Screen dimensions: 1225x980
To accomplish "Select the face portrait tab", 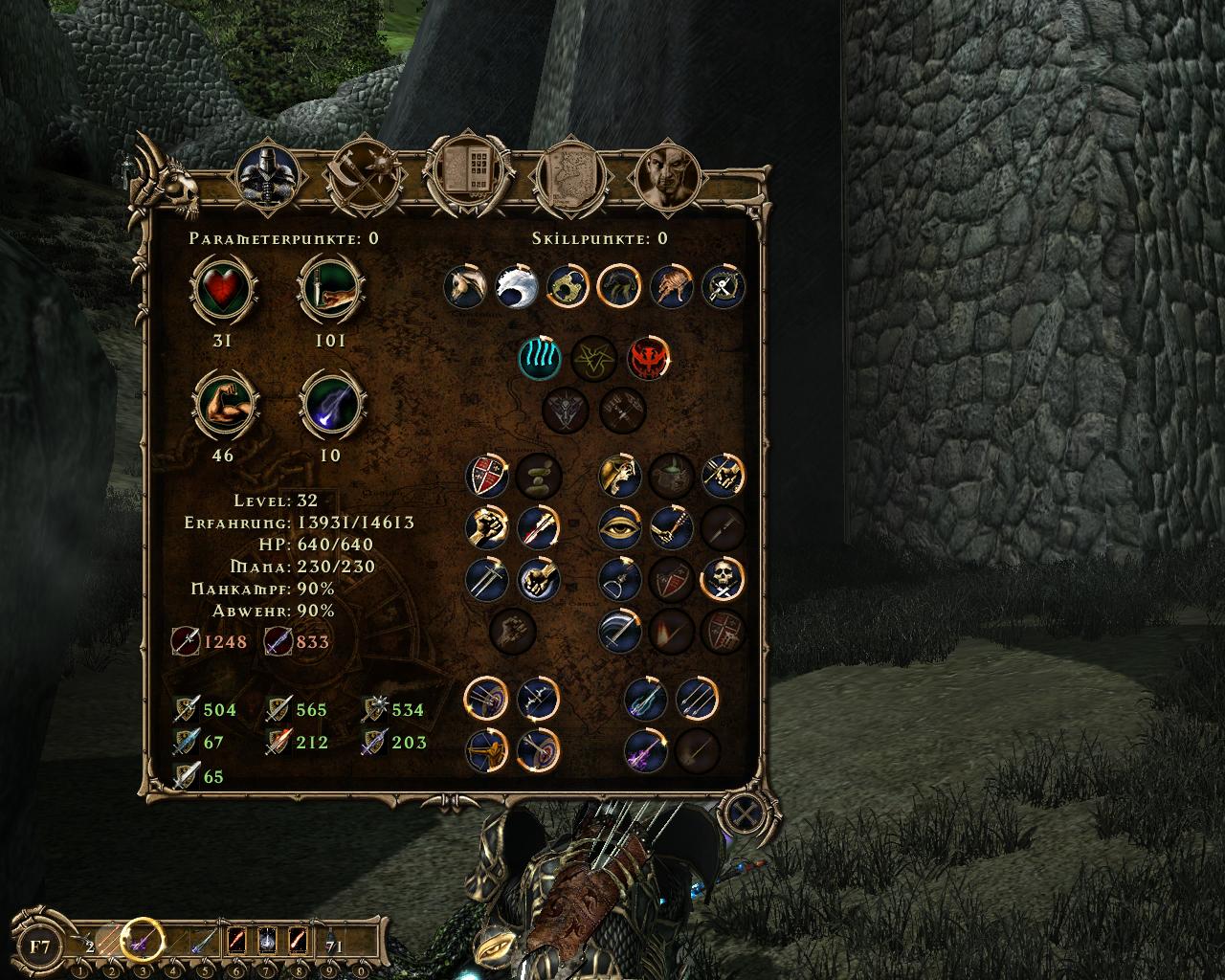I will point(668,177).
